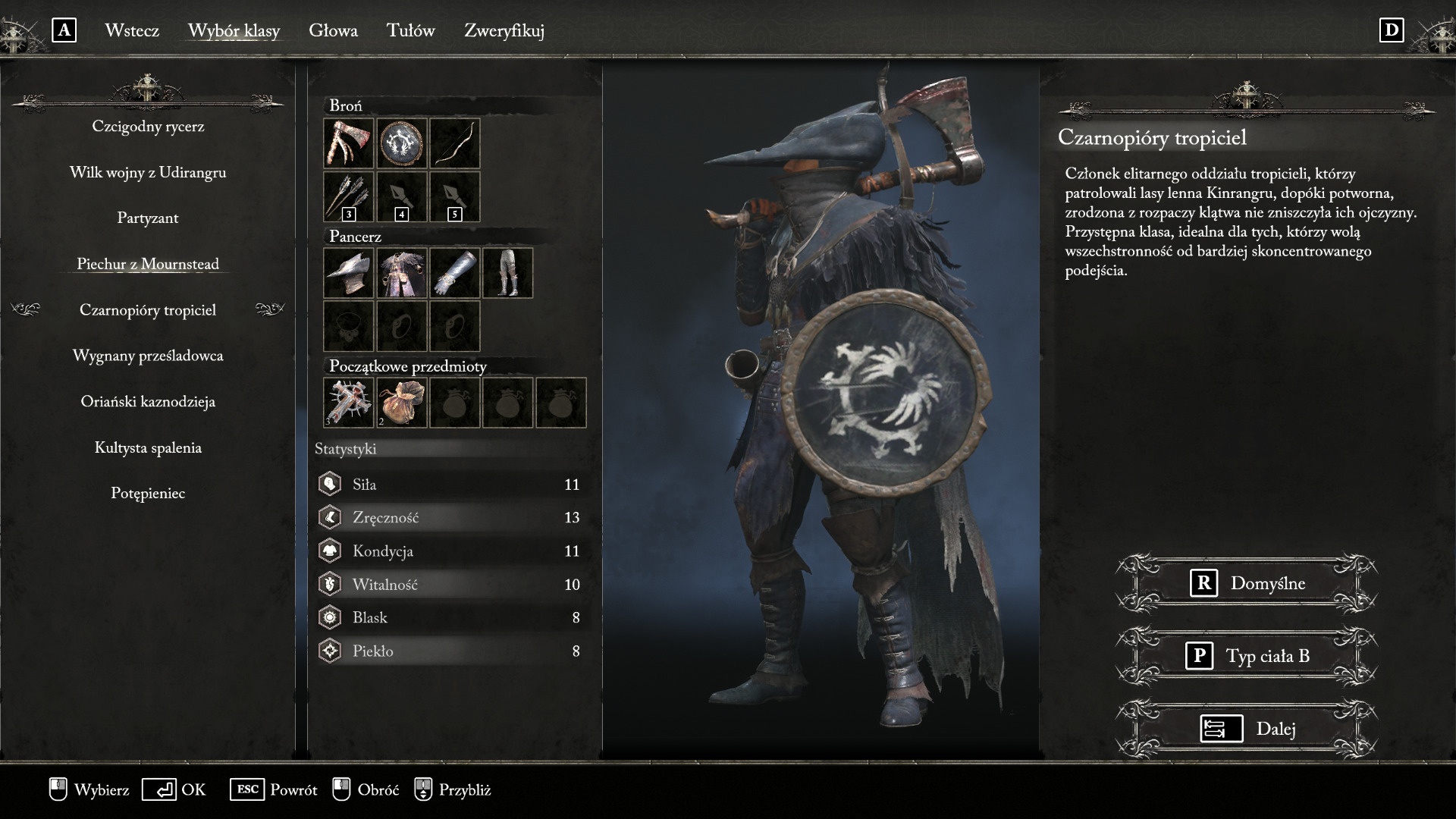View the pointed hat armor slot

[349, 273]
